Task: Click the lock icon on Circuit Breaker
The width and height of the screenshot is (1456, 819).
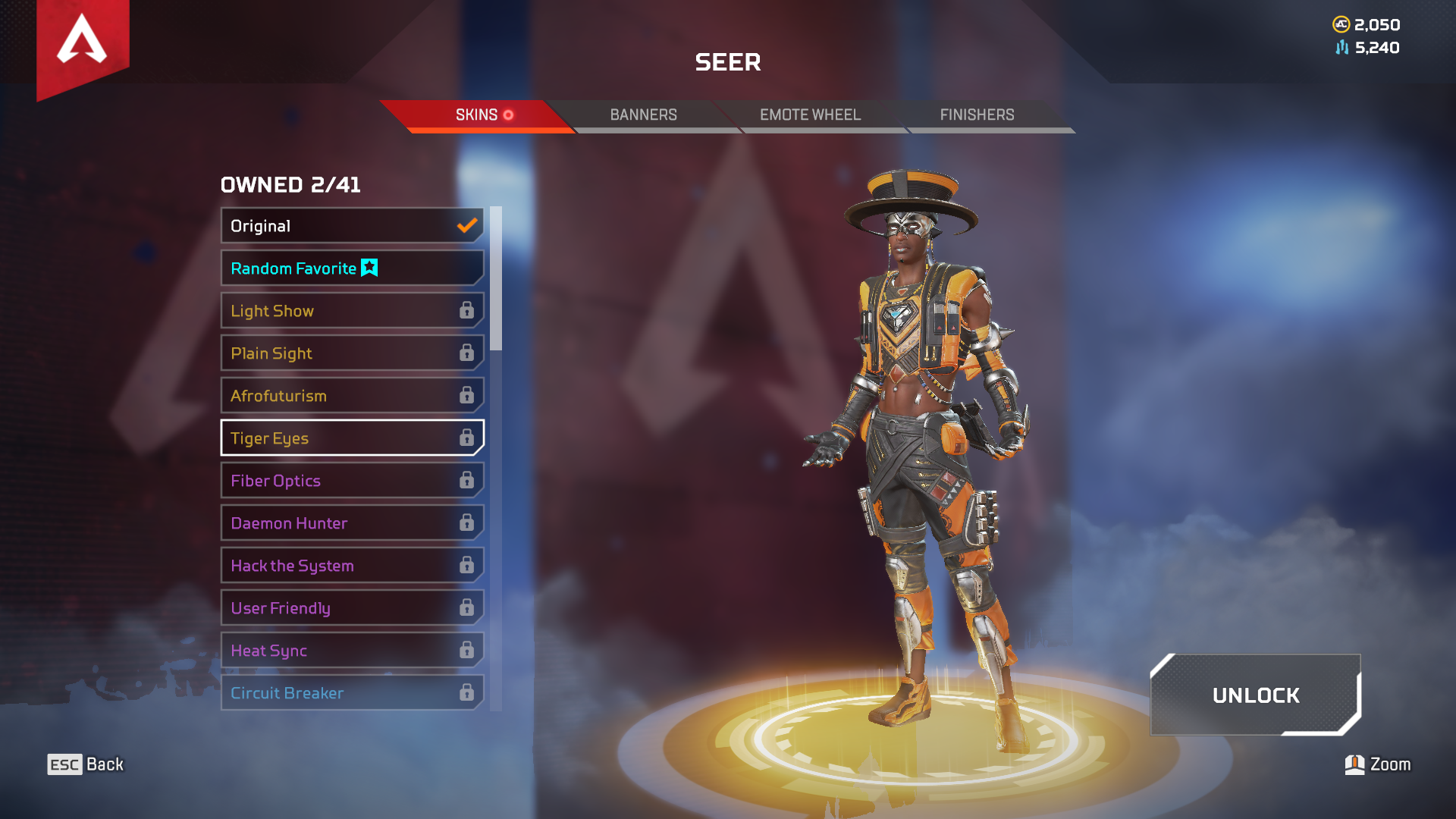Action: [x=466, y=692]
